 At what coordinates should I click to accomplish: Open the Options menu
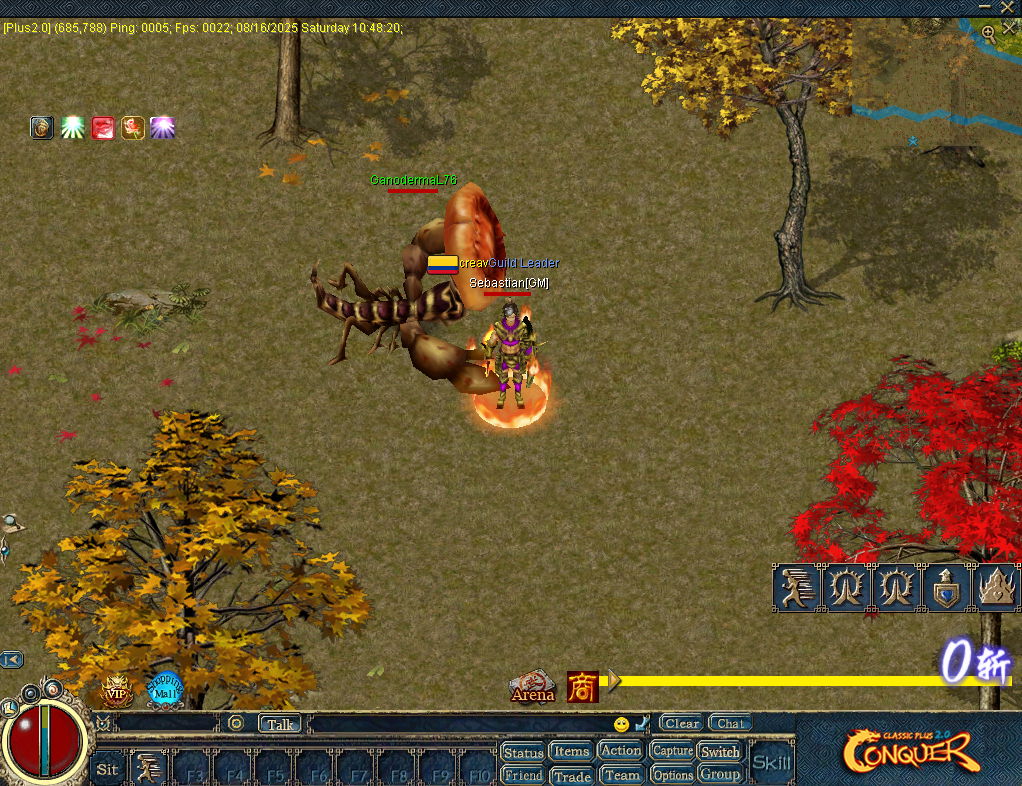point(672,775)
